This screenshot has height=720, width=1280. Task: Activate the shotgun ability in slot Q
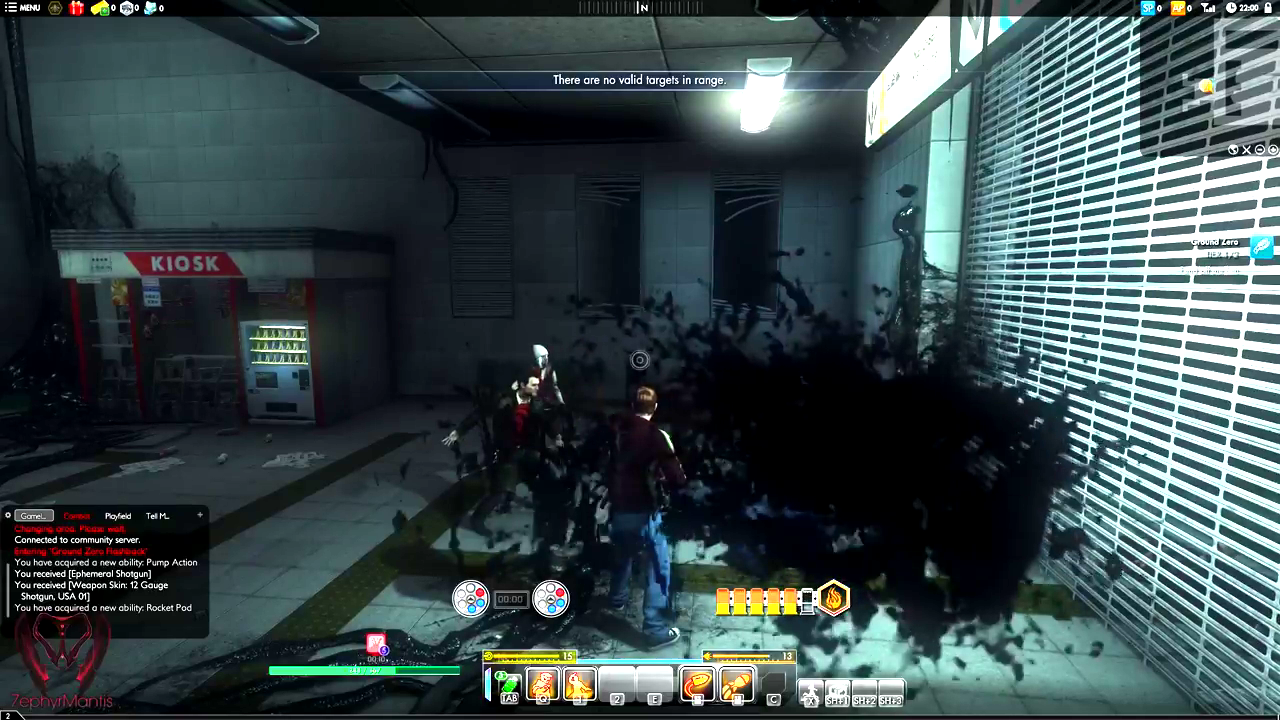542,684
